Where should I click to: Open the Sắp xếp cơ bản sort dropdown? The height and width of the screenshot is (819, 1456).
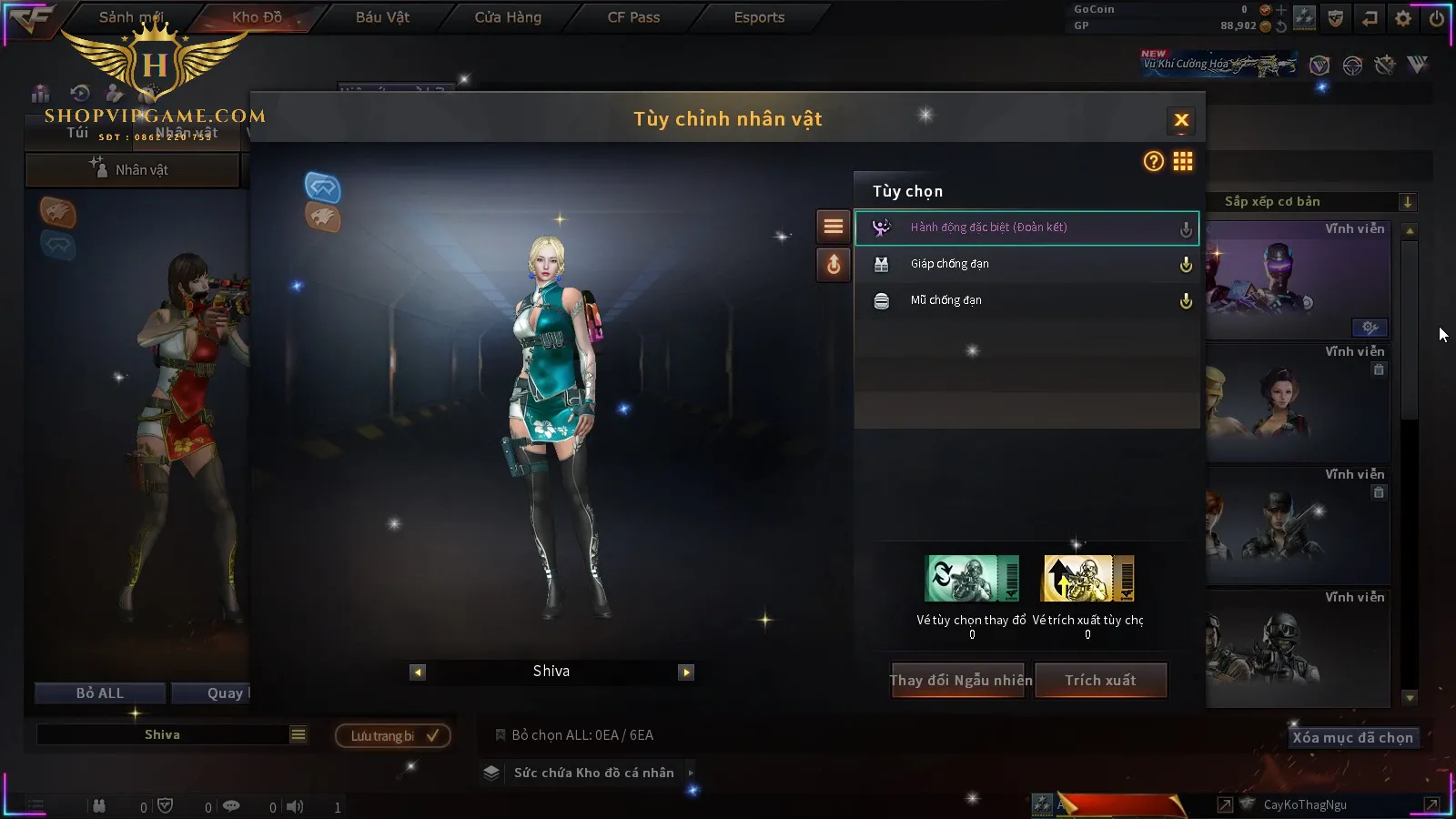click(x=1310, y=202)
